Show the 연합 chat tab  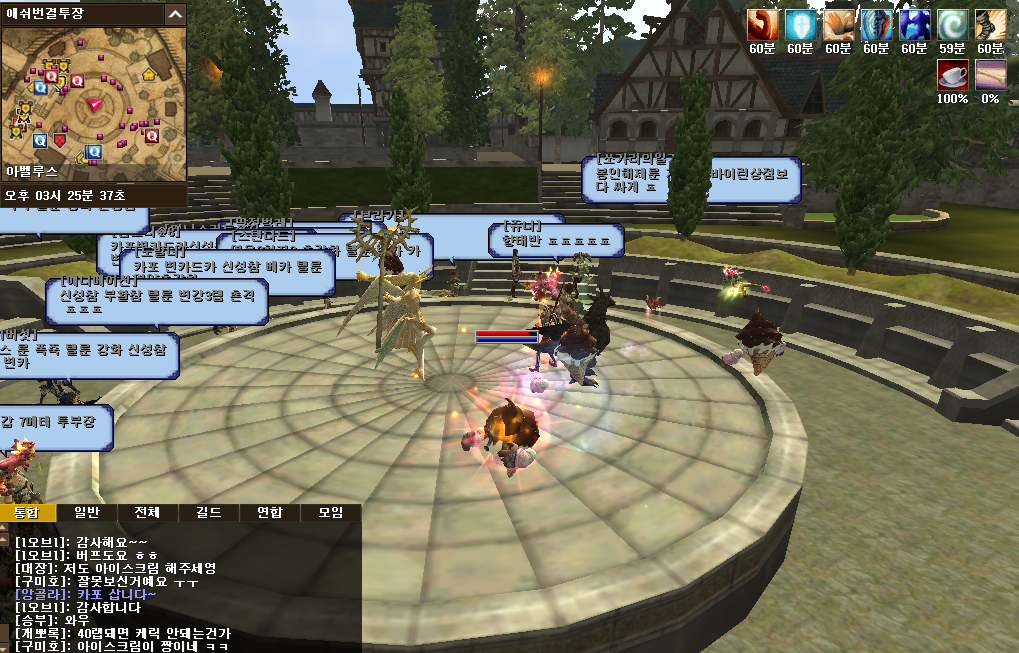270,513
